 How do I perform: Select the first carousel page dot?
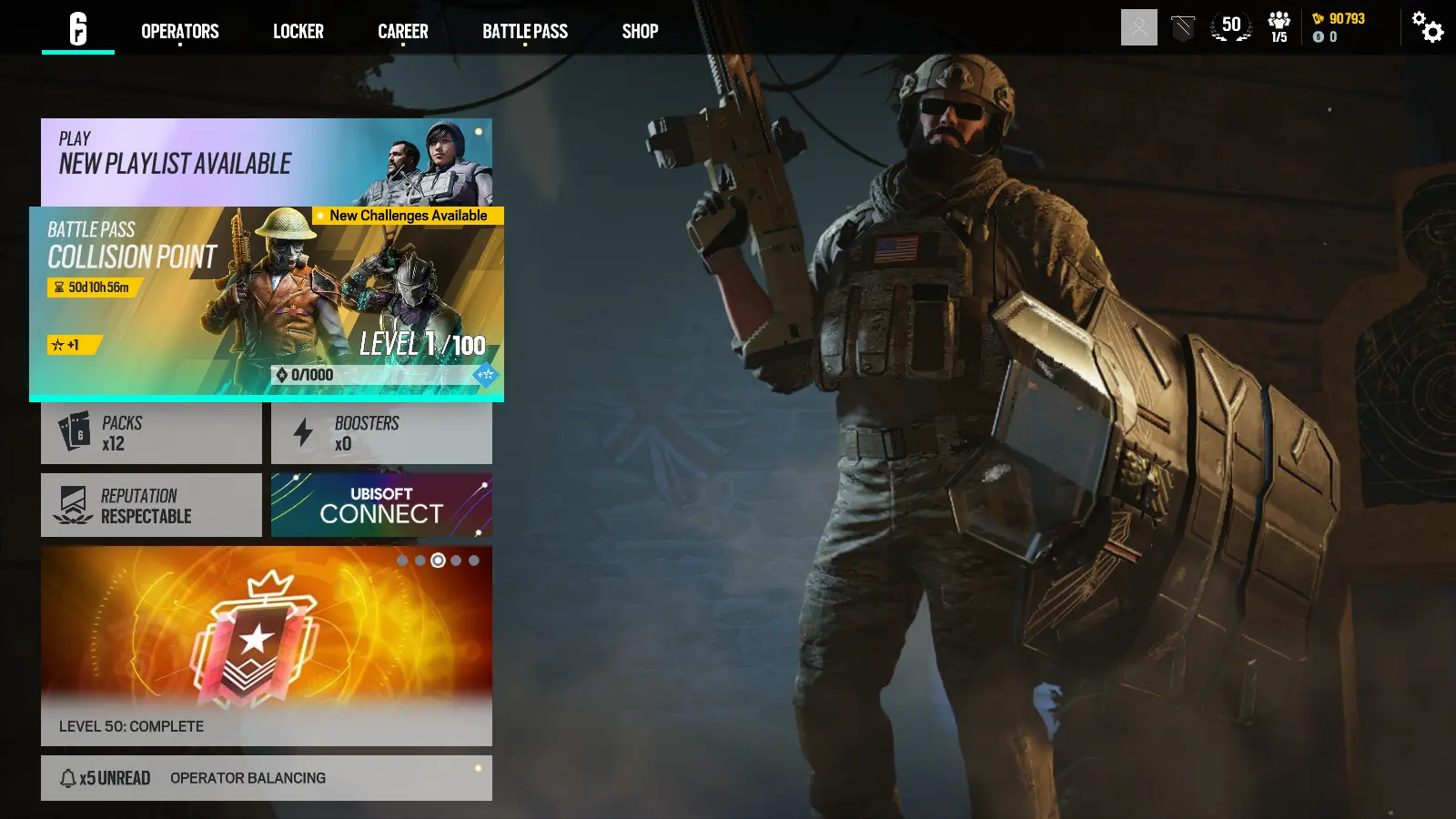pos(403,561)
